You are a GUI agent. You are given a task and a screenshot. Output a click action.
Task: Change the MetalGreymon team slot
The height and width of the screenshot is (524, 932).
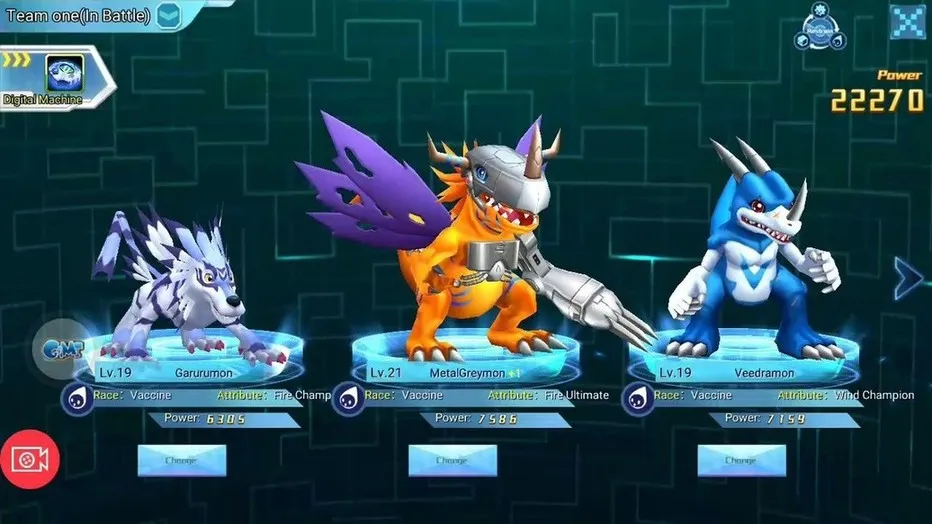452,460
